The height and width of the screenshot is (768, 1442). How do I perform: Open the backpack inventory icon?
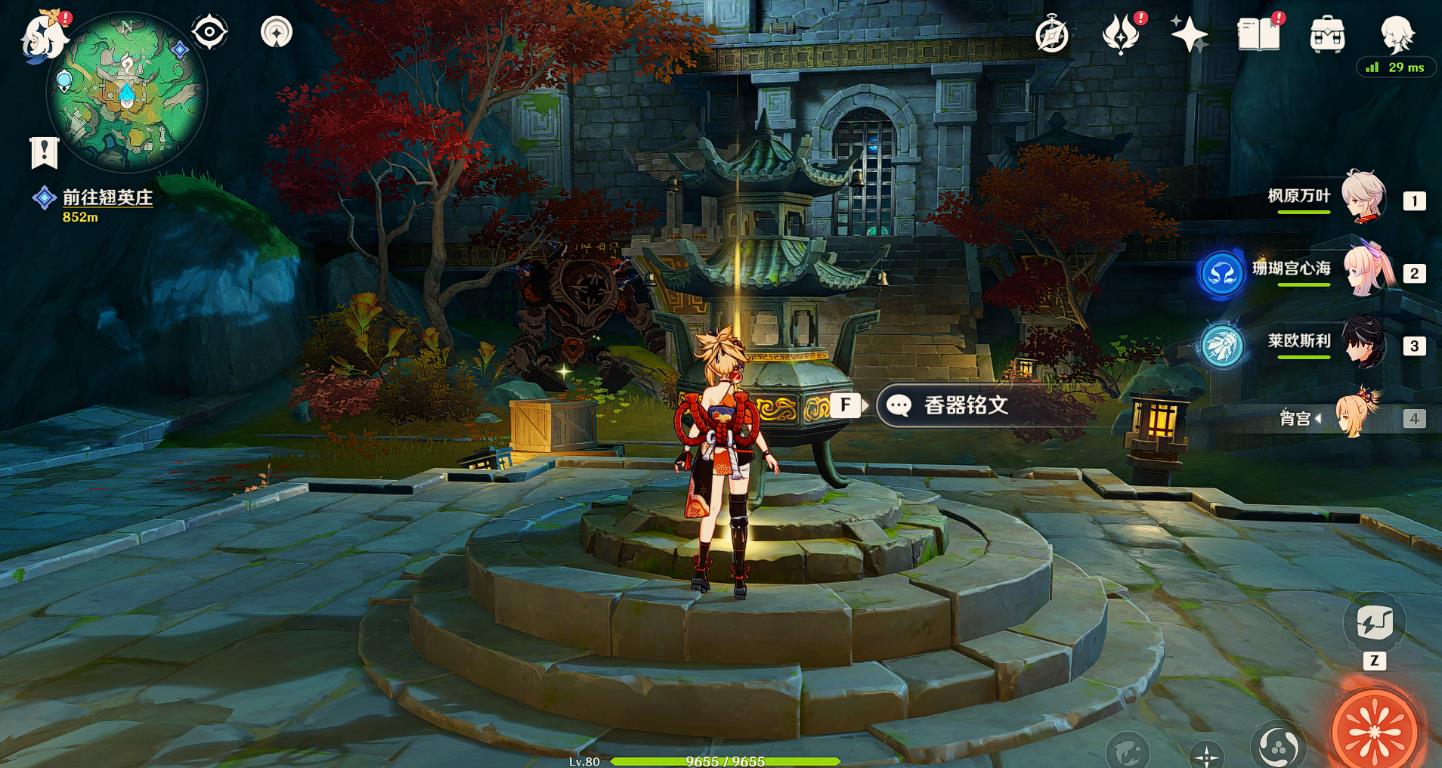tap(1327, 36)
